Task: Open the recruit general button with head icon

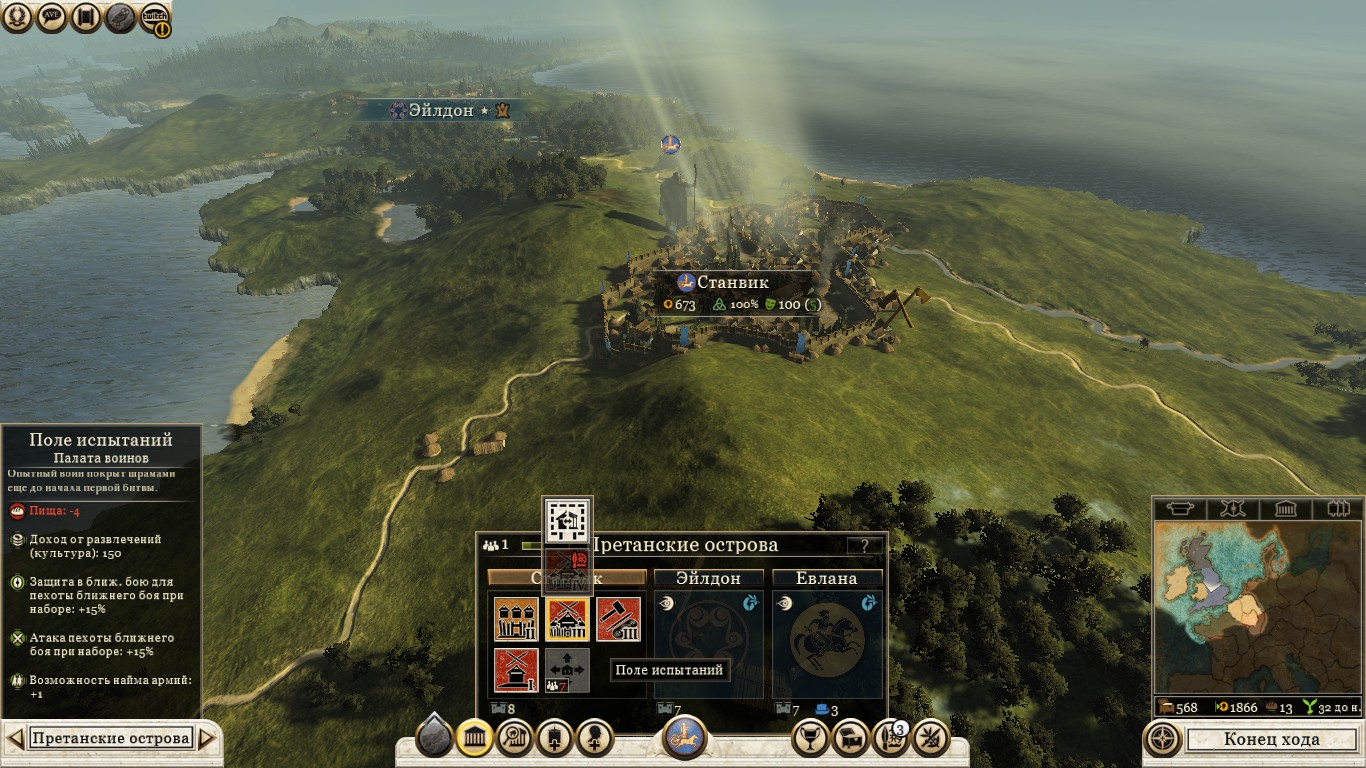Action: 595,739
